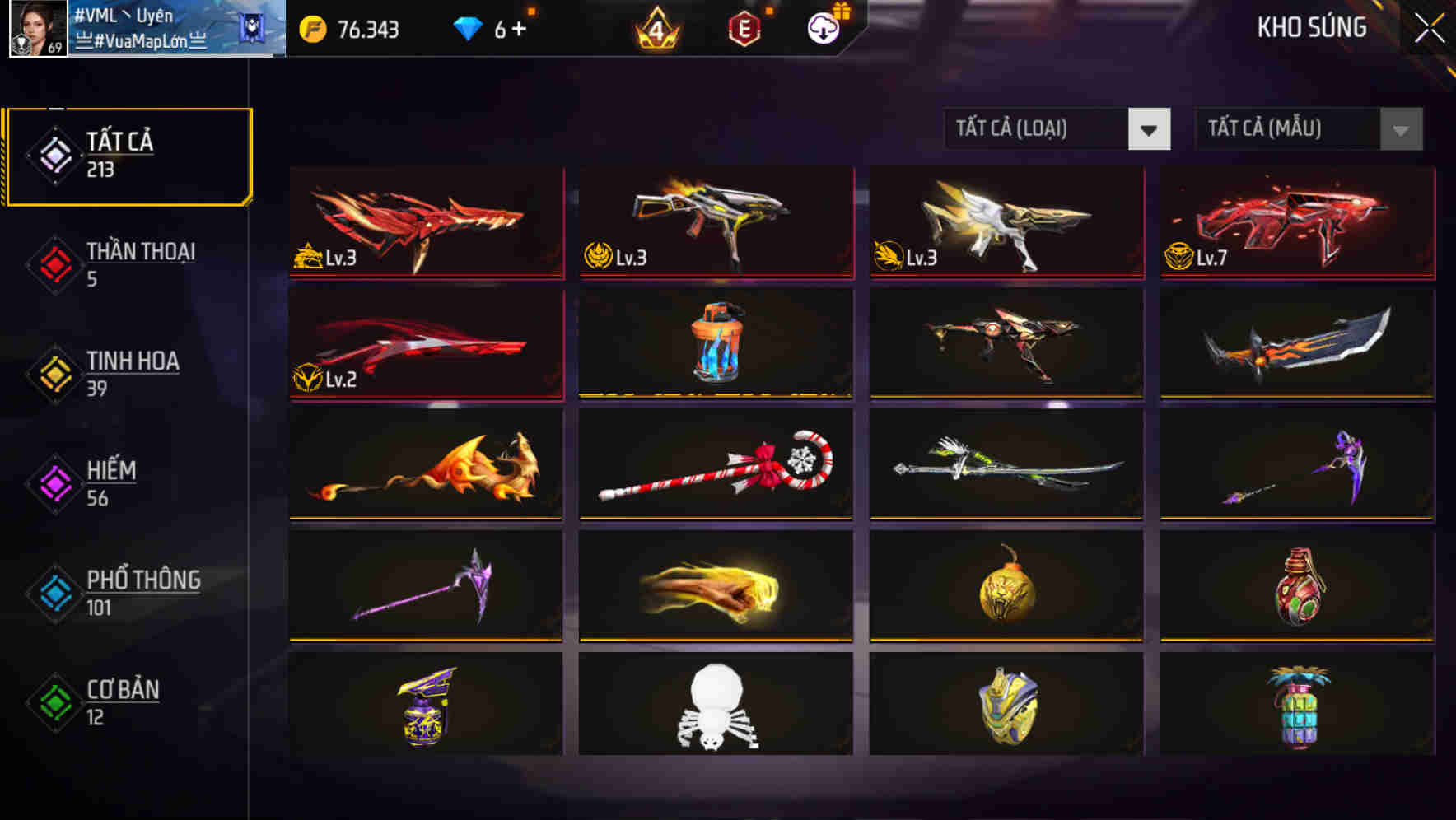Select the THẦN THOẠI rarity filter

coord(140,263)
